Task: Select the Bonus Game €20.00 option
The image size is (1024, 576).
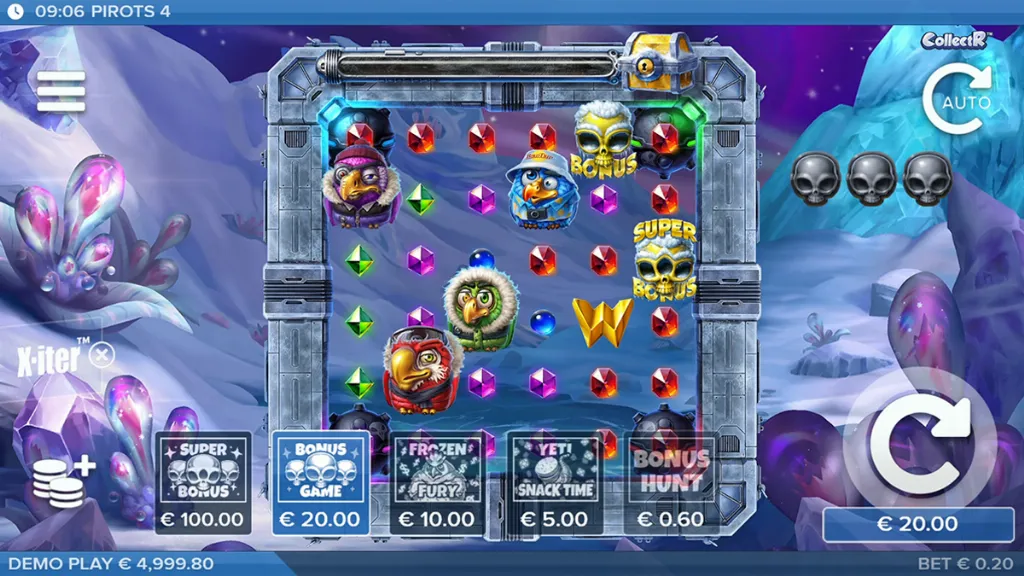Action: coord(321,483)
